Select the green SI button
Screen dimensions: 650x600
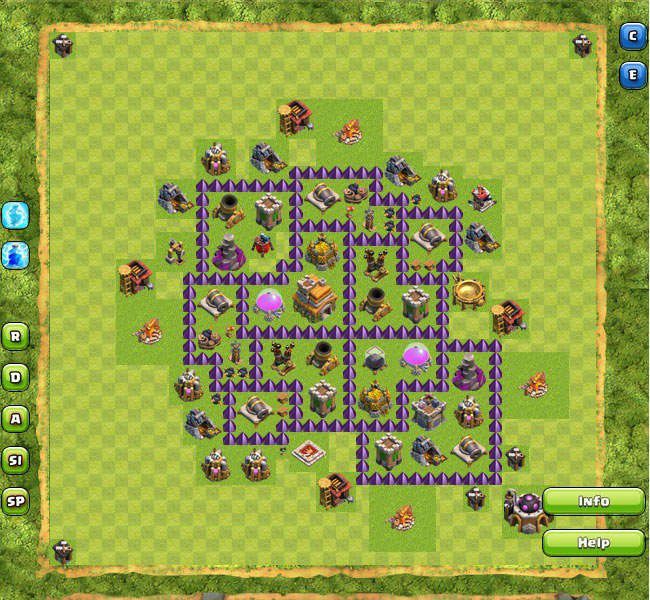[15, 460]
